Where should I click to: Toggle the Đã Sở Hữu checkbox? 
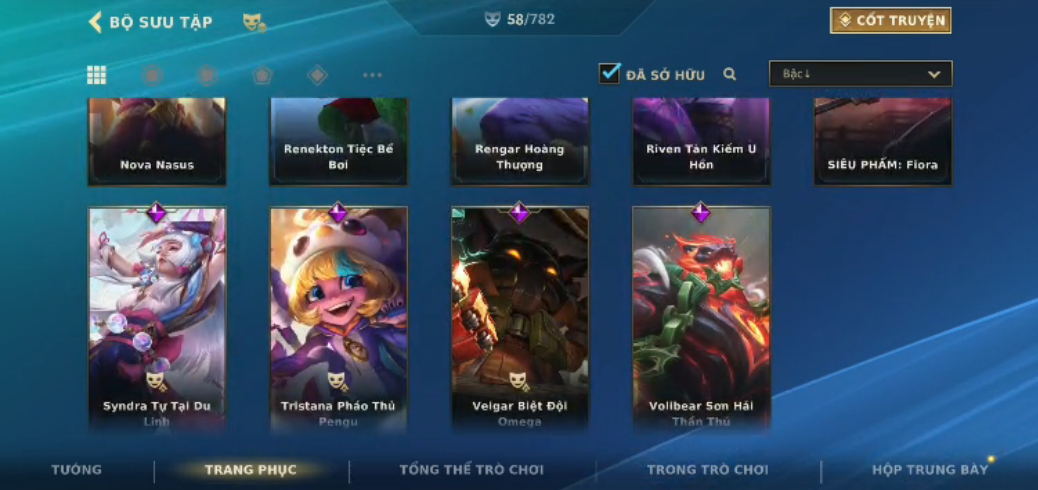coord(609,74)
